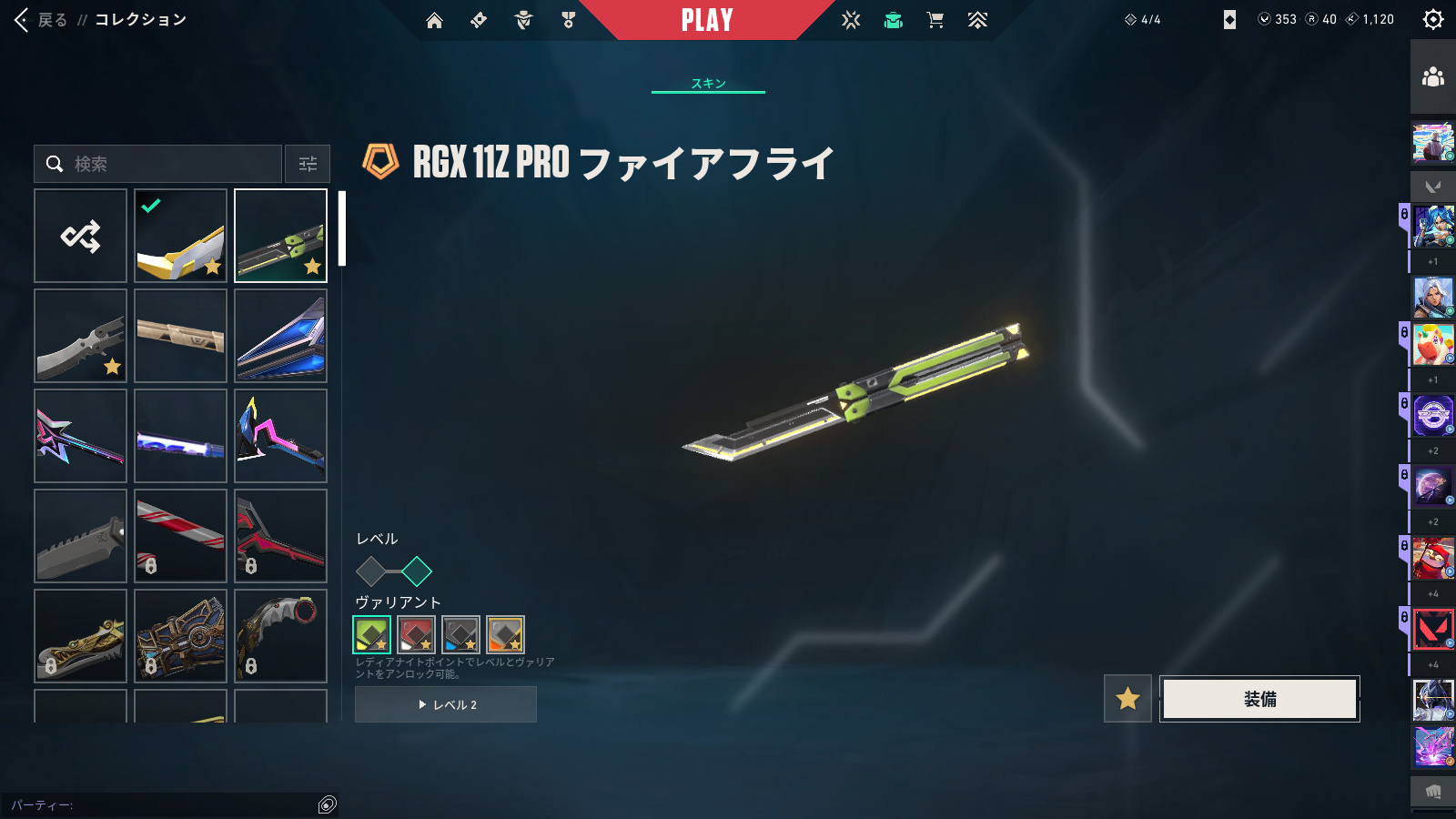Open the home icon in top navigation
Image resolution: width=1456 pixels, height=819 pixels.
coord(434,20)
